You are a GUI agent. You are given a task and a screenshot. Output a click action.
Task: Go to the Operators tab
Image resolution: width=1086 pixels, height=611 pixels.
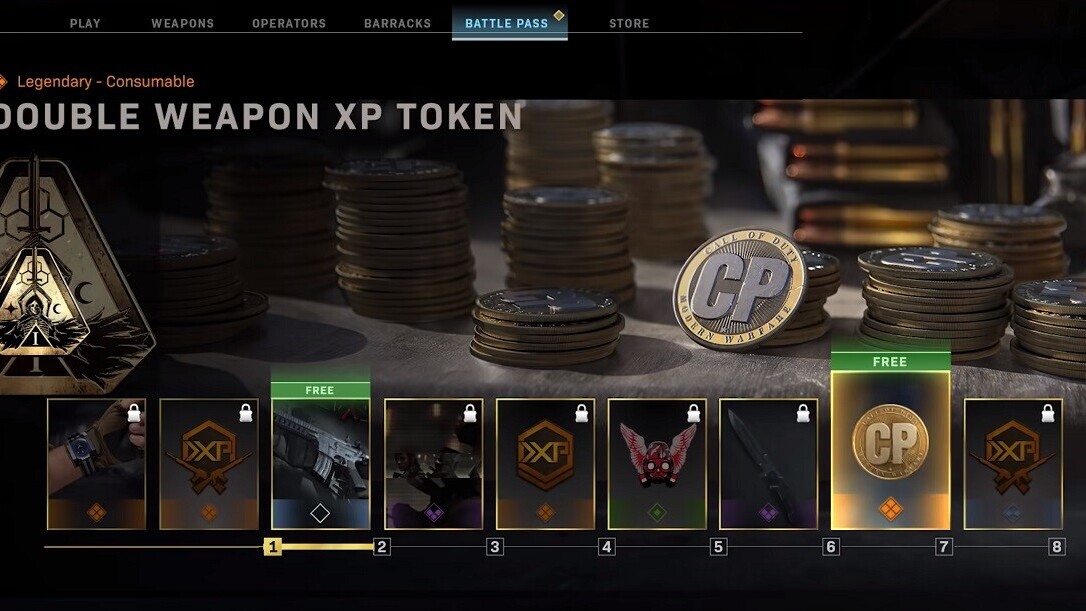[289, 23]
